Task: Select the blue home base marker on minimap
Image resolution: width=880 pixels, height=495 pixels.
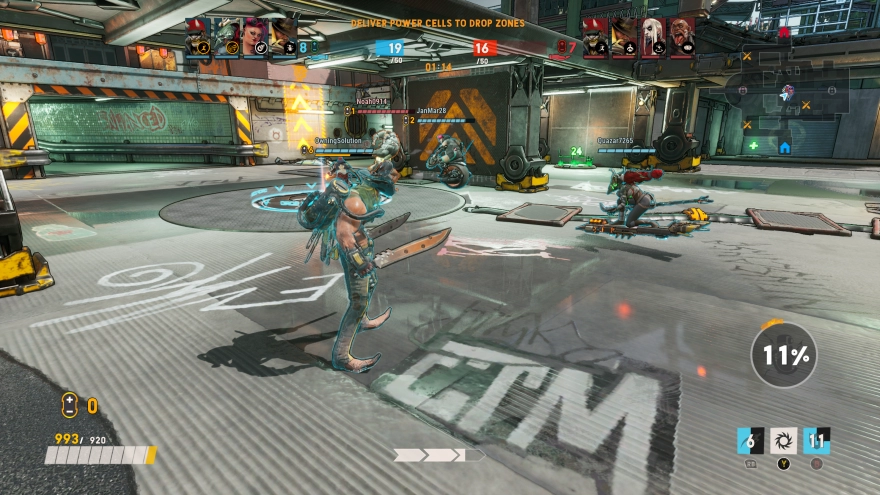Action: click(x=785, y=147)
